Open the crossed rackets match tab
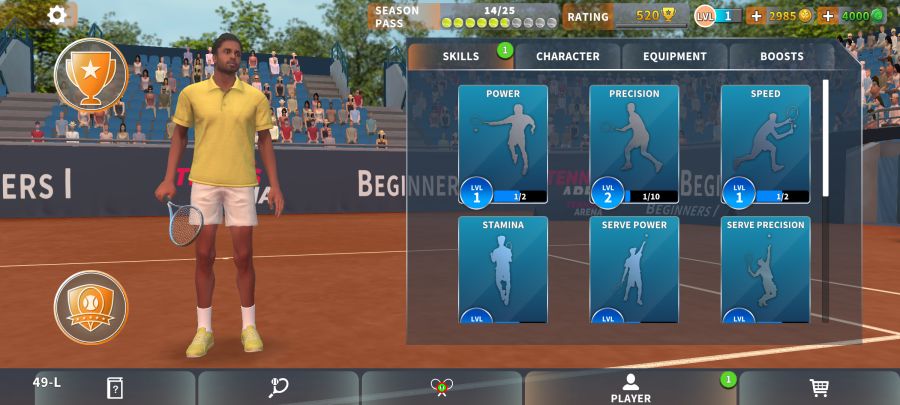 coord(442,388)
